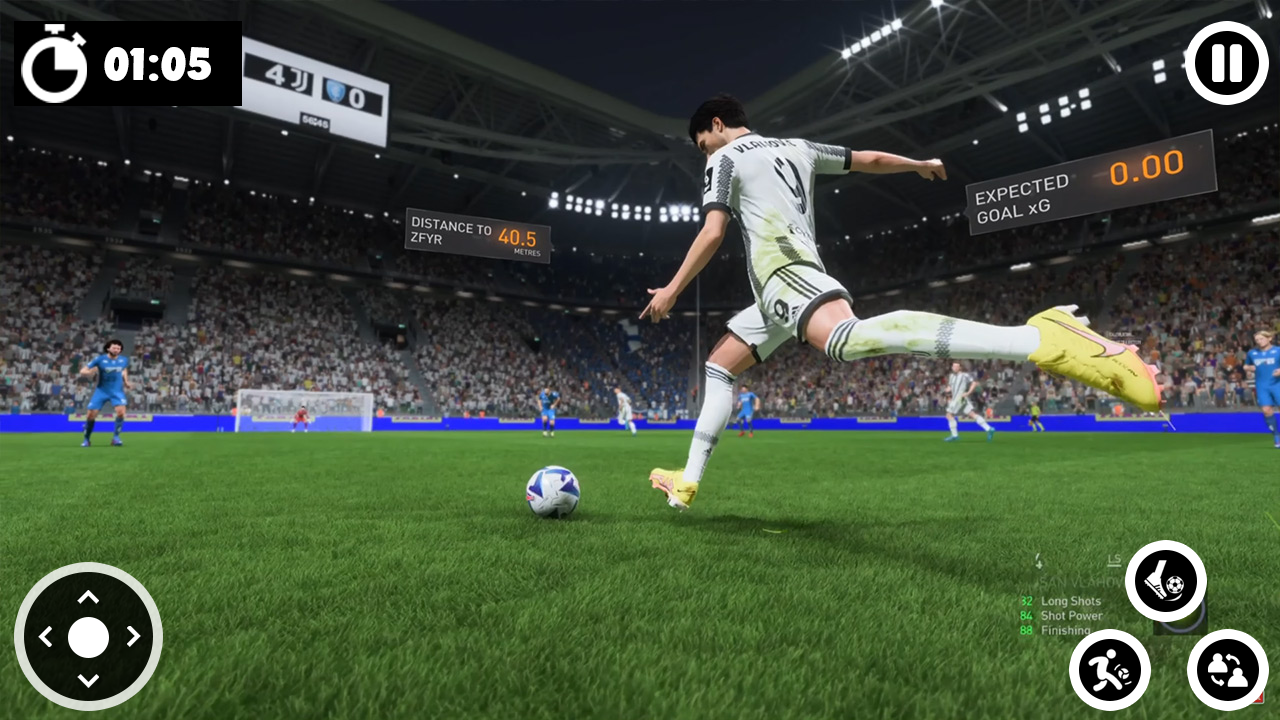Tap the Empoli badge on the scoreboard
The height and width of the screenshot is (720, 1280).
tap(337, 91)
